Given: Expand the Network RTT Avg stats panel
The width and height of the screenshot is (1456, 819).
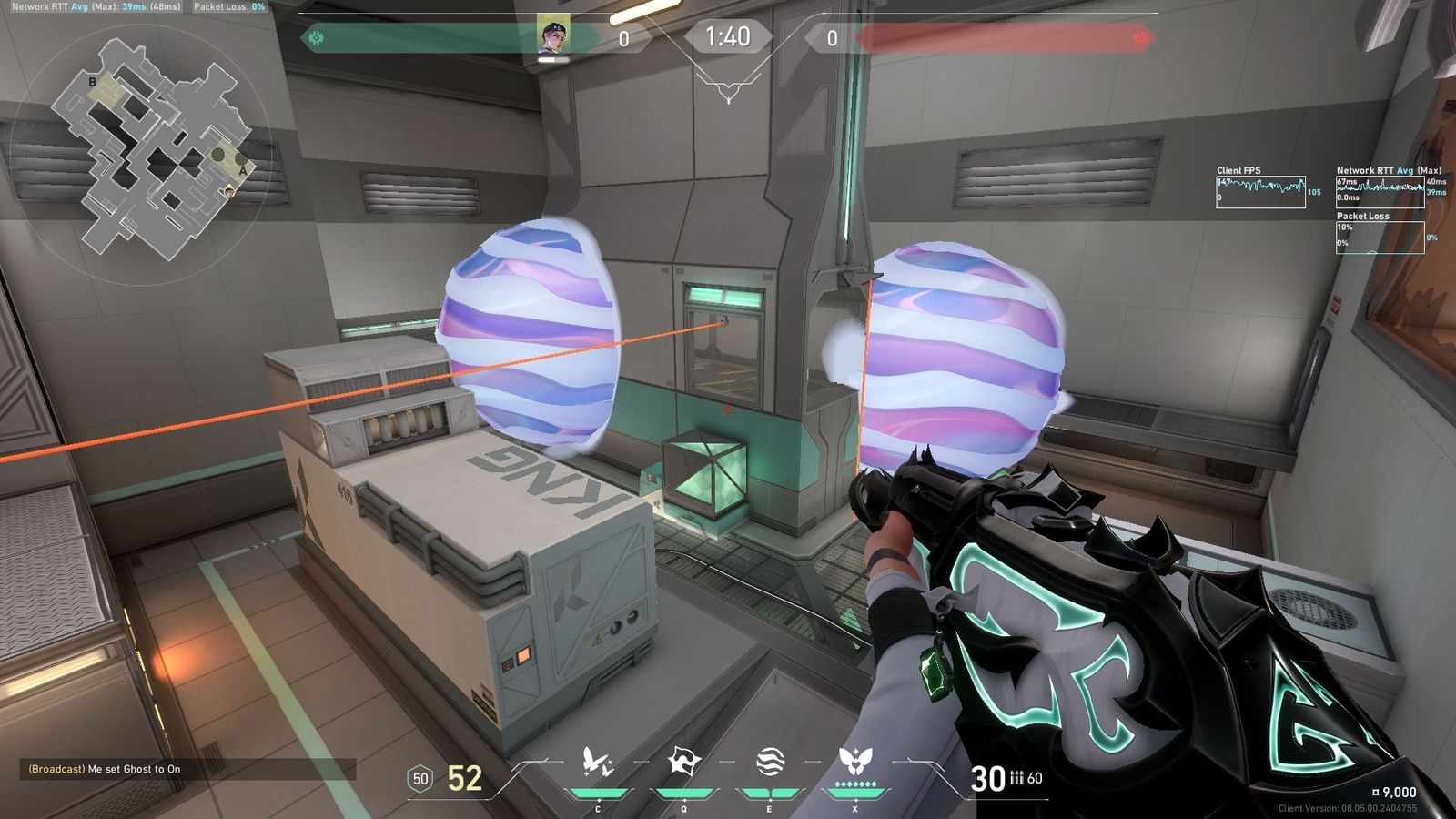Looking at the screenshot, I should pos(1380,187).
